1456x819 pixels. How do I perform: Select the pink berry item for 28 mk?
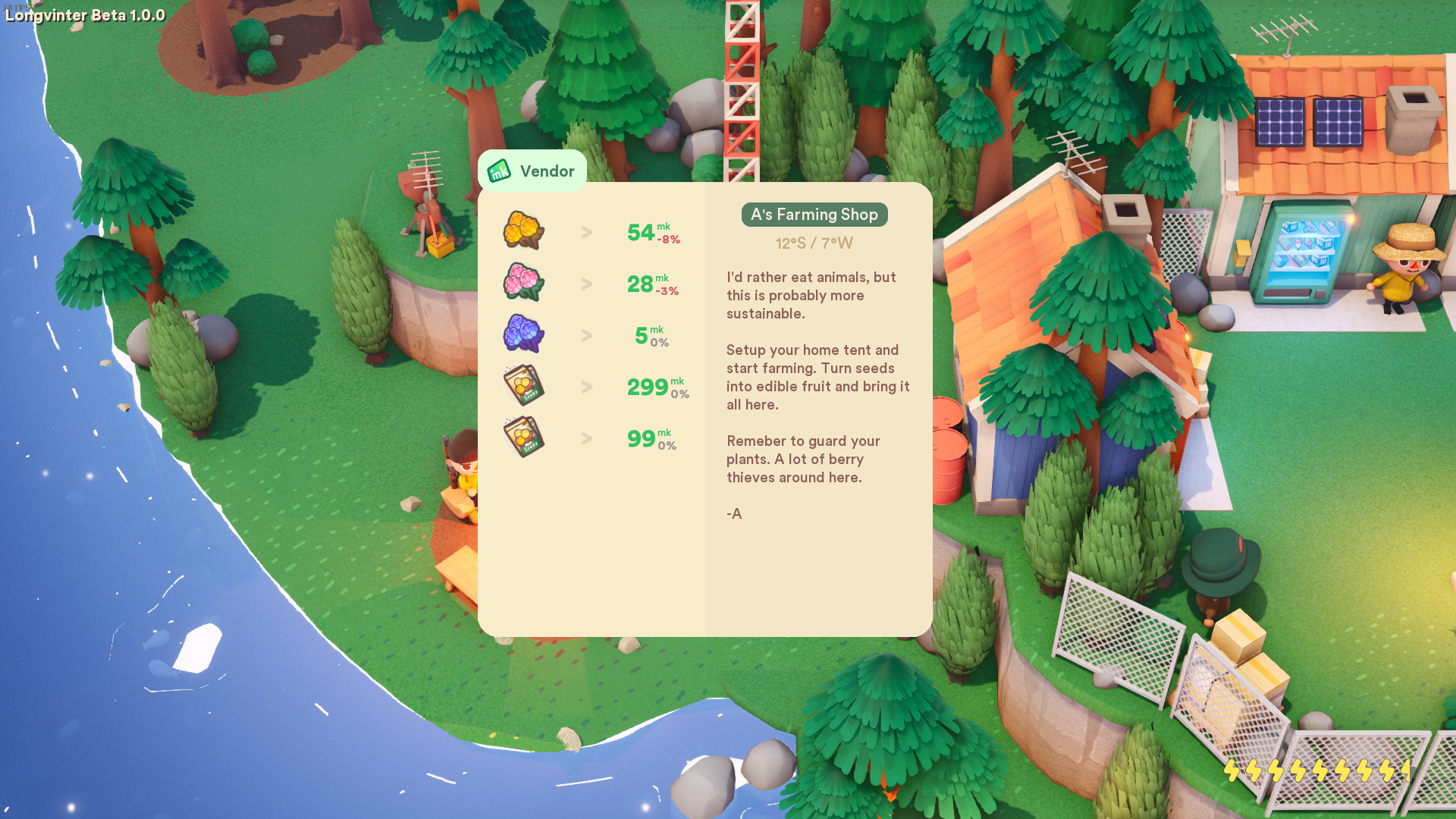click(523, 282)
